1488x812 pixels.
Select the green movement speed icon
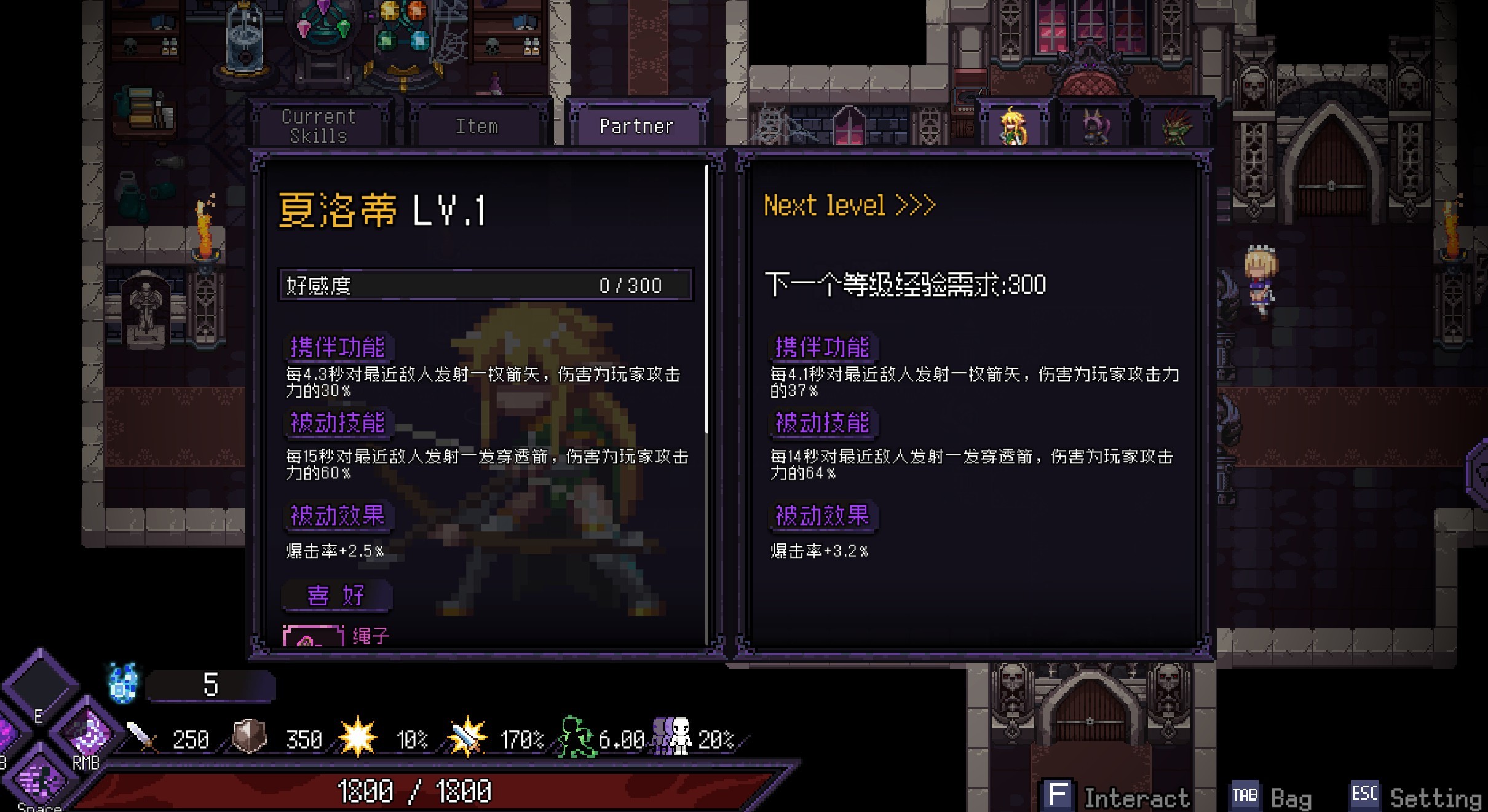pos(575,736)
